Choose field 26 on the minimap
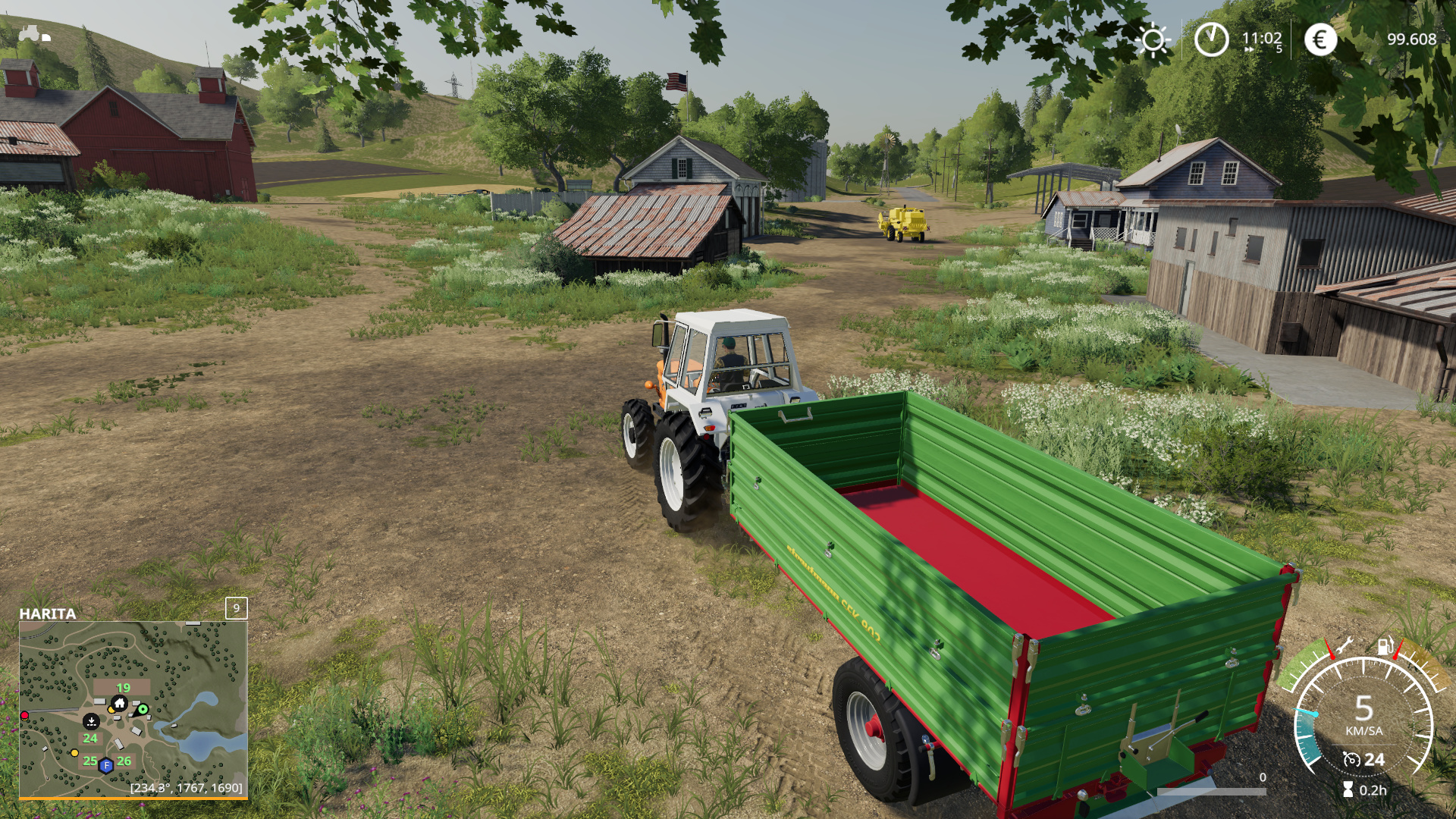Viewport: 1456px width, 819px height. 124,761
